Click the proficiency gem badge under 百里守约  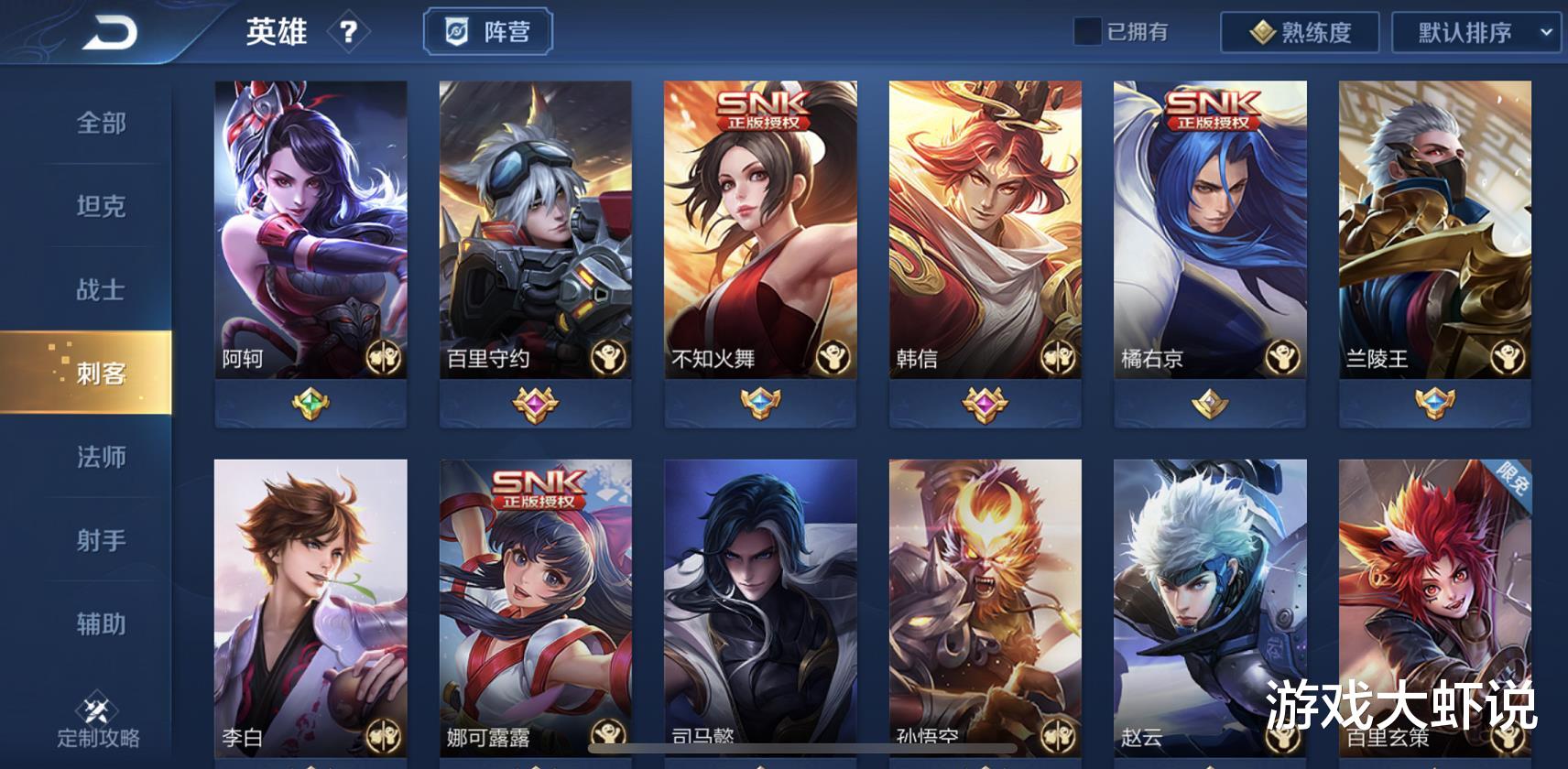click(x=534, y=403)
